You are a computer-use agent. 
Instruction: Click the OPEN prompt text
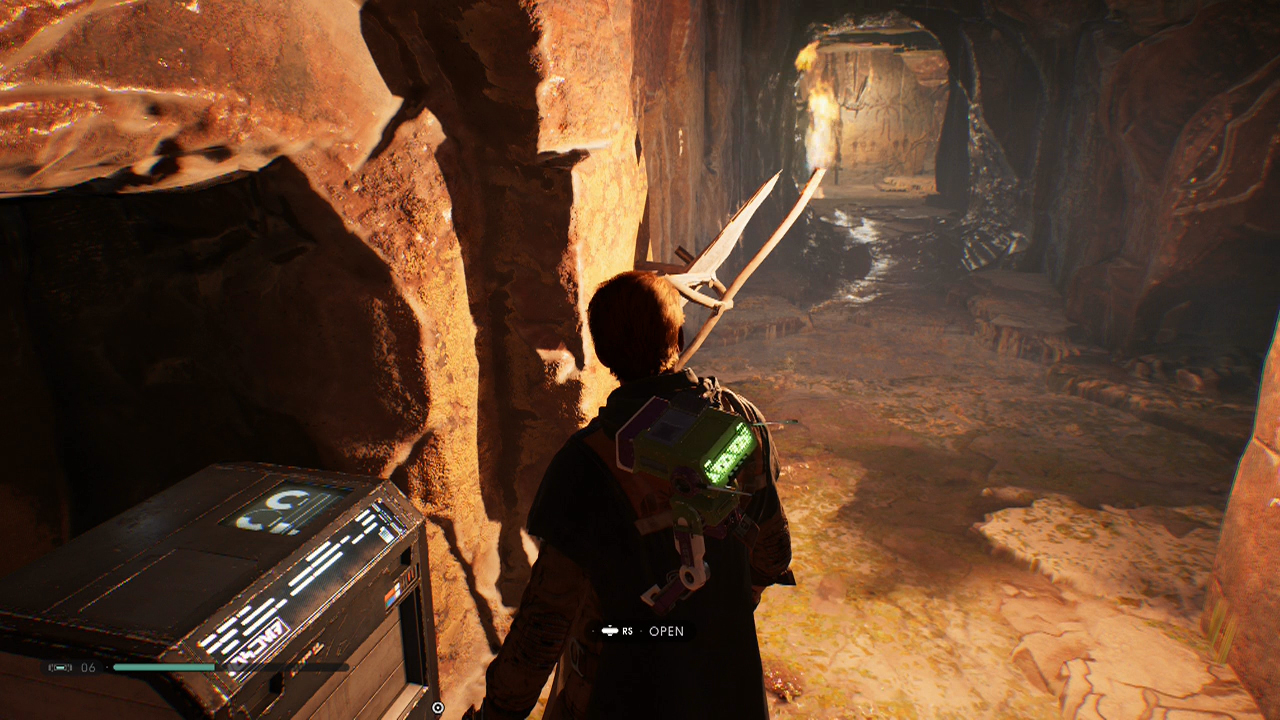point(666,631)
